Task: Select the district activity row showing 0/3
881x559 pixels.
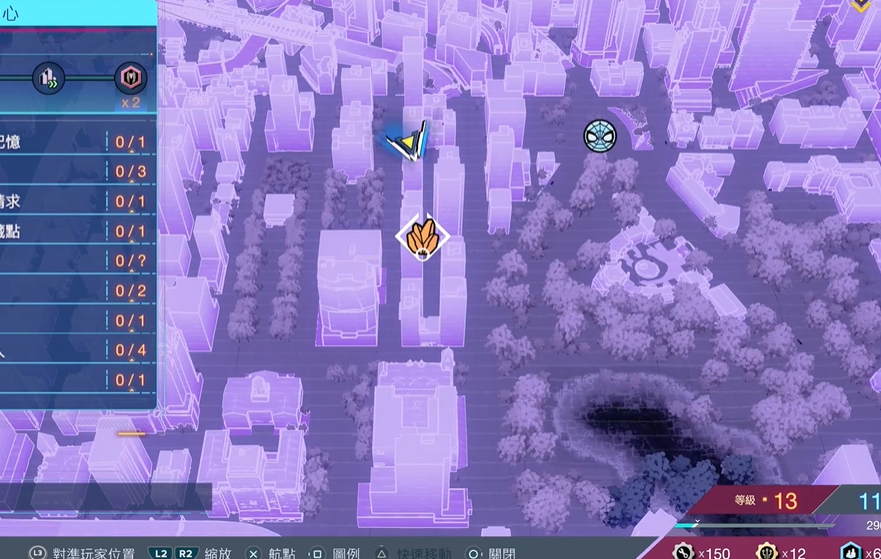Action: pos(75,172)
